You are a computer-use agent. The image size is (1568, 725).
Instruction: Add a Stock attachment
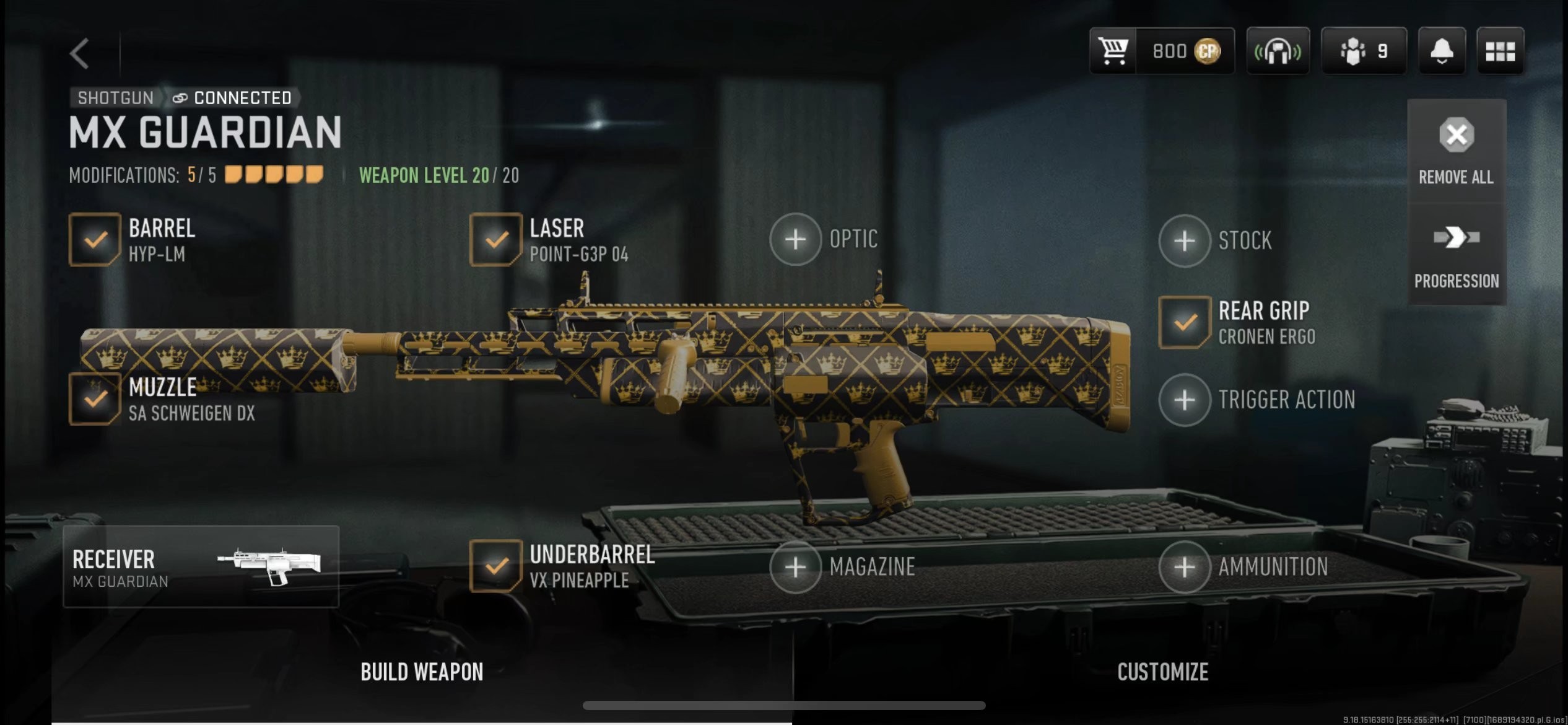point(1184,240)
